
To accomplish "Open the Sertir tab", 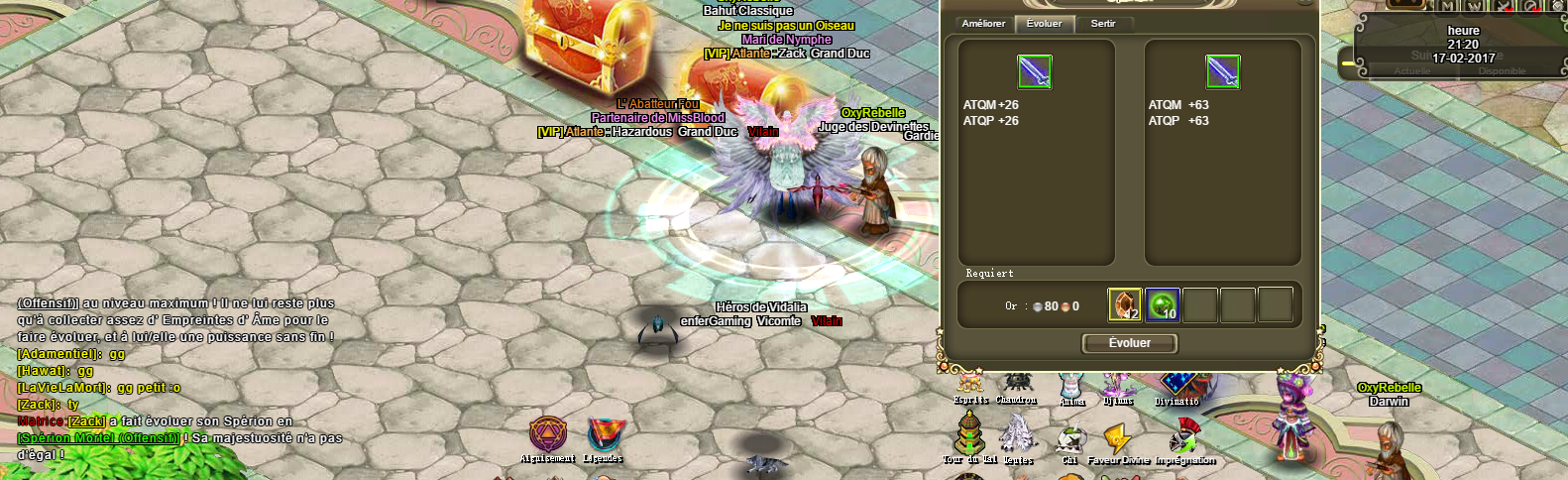I will (x=1103, y=24).
